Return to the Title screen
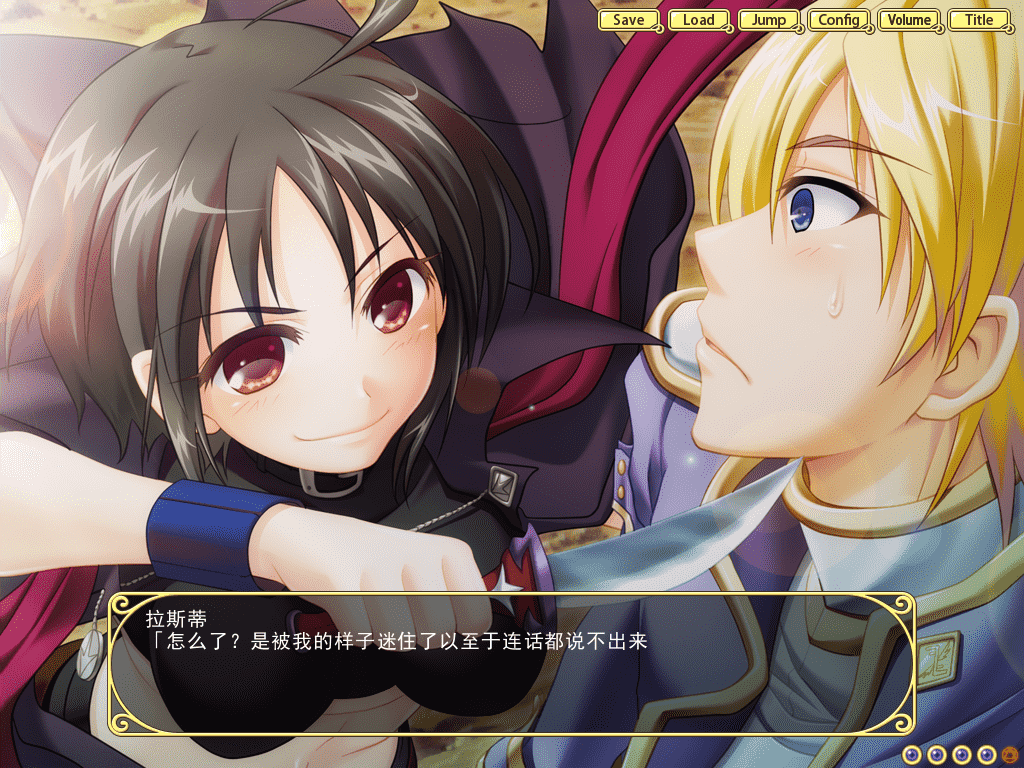The width and height of the screenshot is (1024, 768). (979, 20)
